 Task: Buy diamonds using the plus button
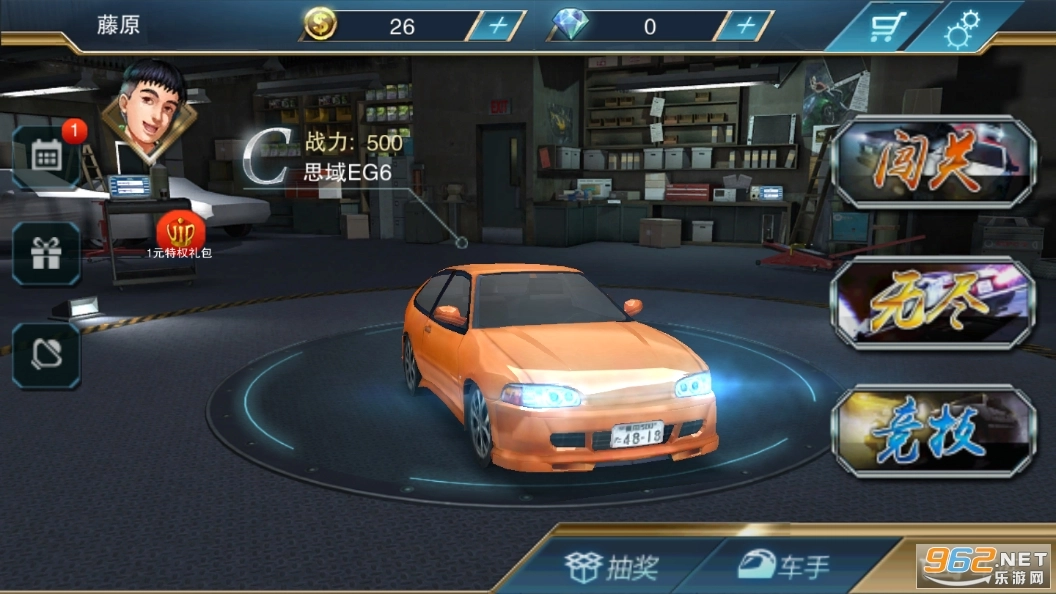[x=745, y=27]
